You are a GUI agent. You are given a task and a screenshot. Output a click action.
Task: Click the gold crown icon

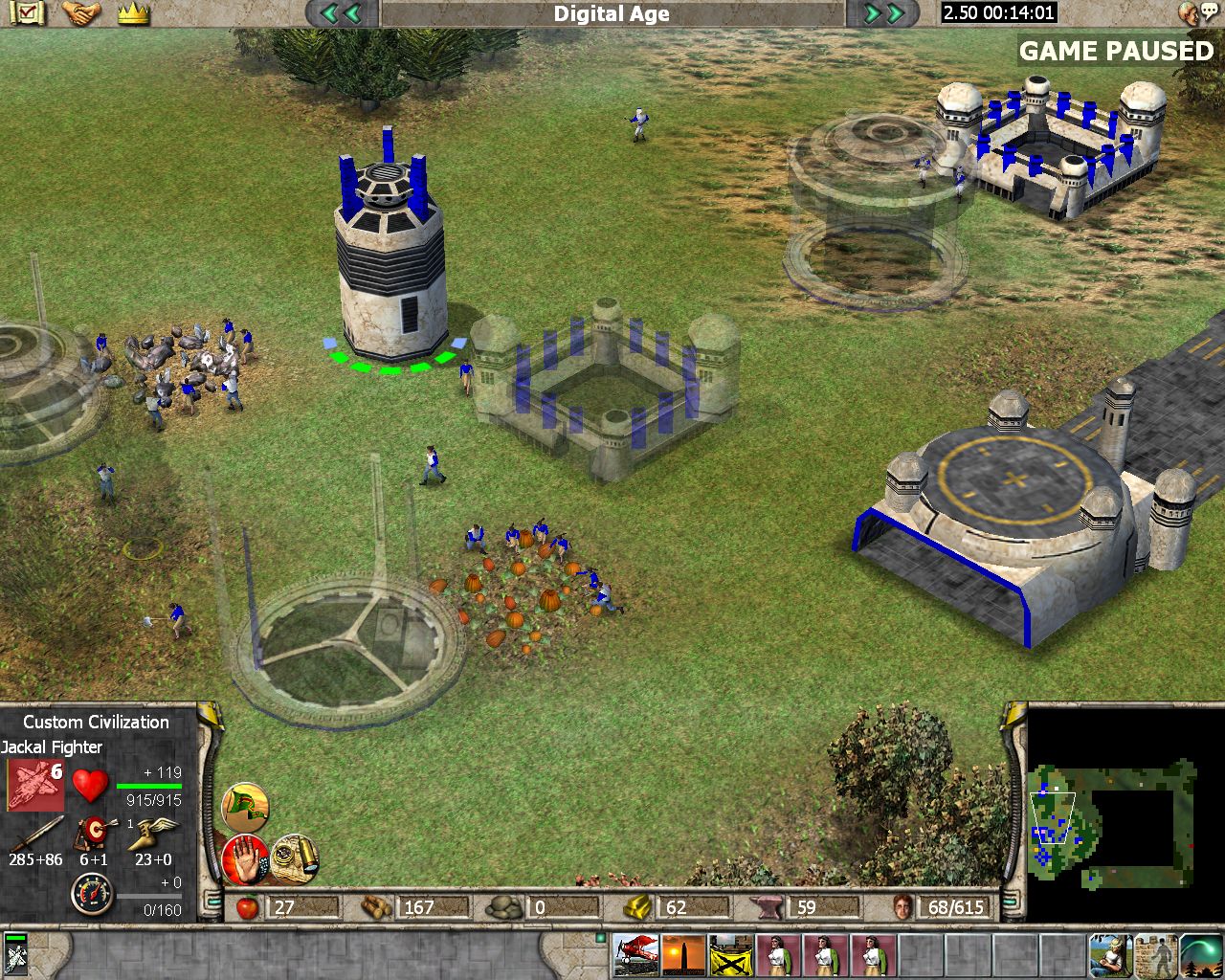click(134, 13)
